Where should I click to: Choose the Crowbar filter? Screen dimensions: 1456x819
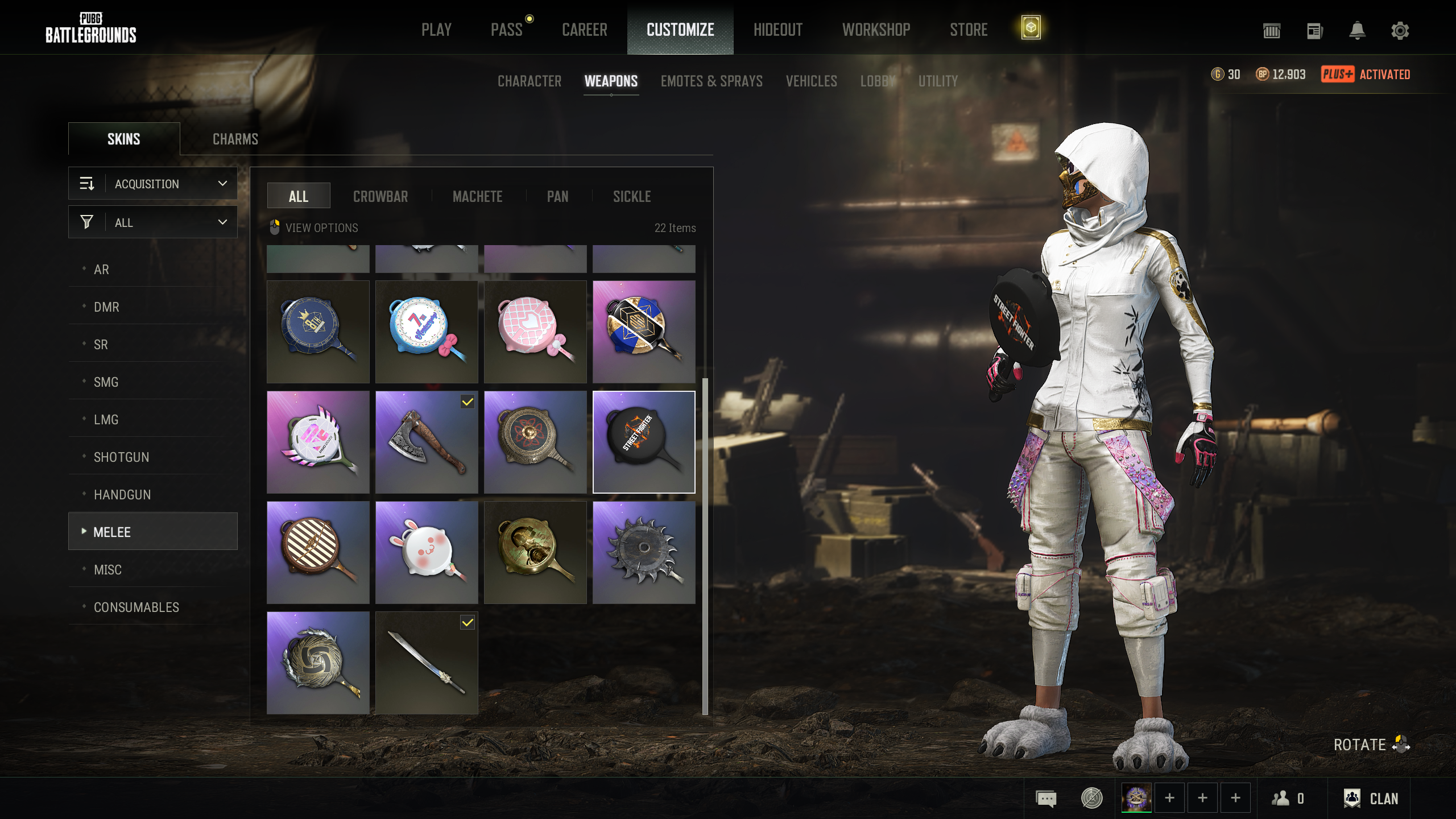click(x=380, y=197)
